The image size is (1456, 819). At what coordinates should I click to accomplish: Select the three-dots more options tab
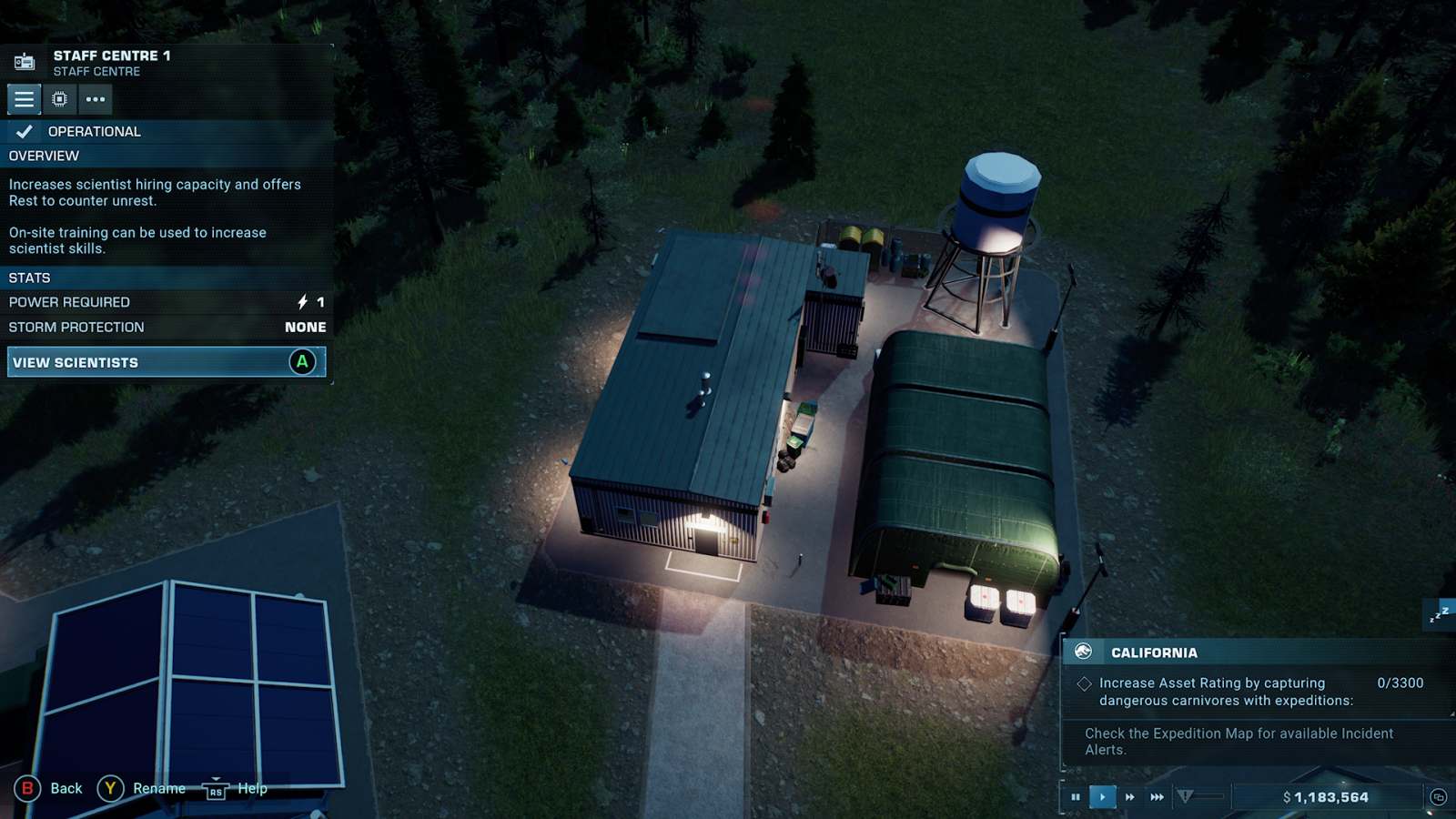click(96, 99)
